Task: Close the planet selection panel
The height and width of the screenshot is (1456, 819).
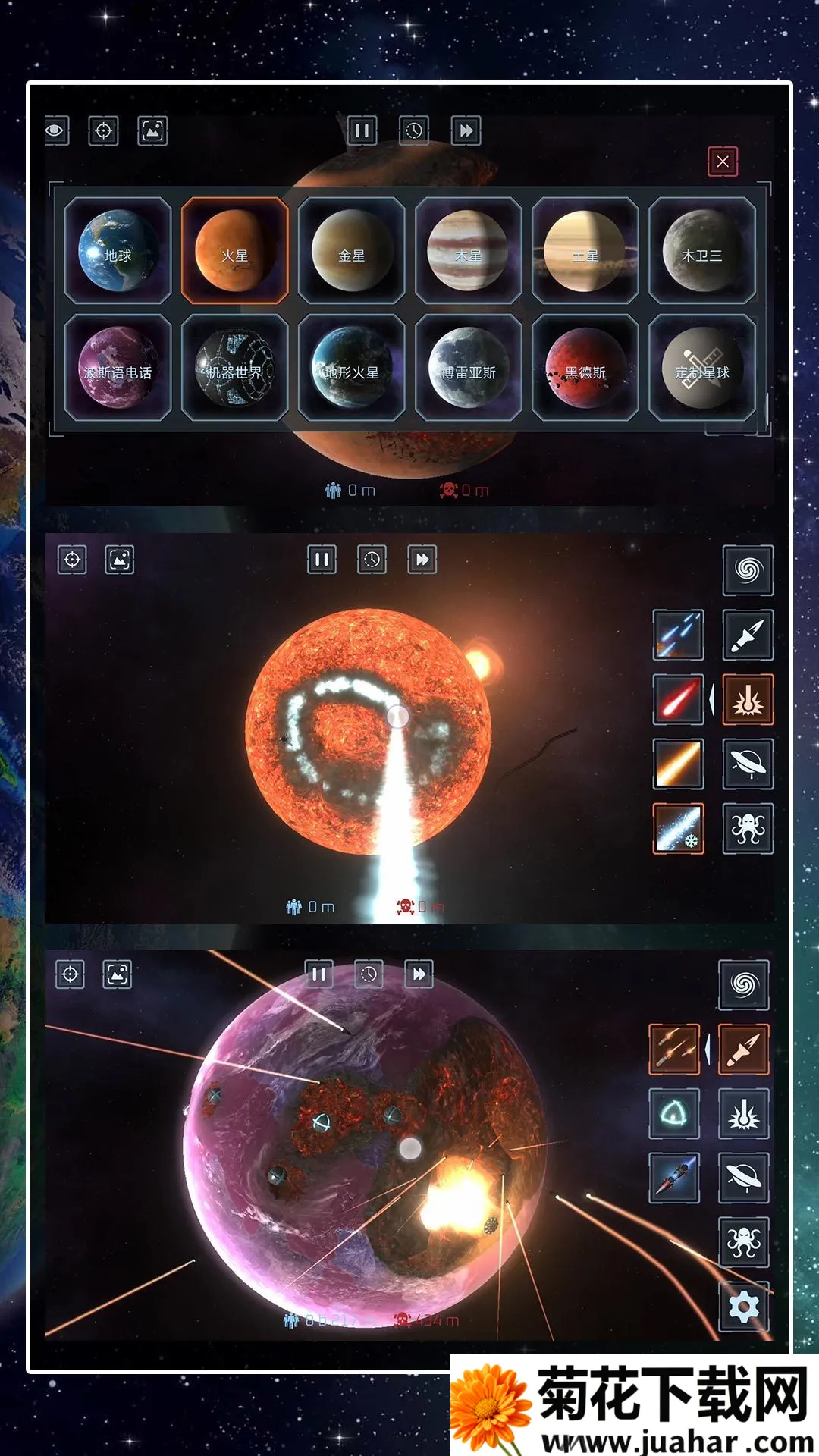Action: [x=722, y=162]
